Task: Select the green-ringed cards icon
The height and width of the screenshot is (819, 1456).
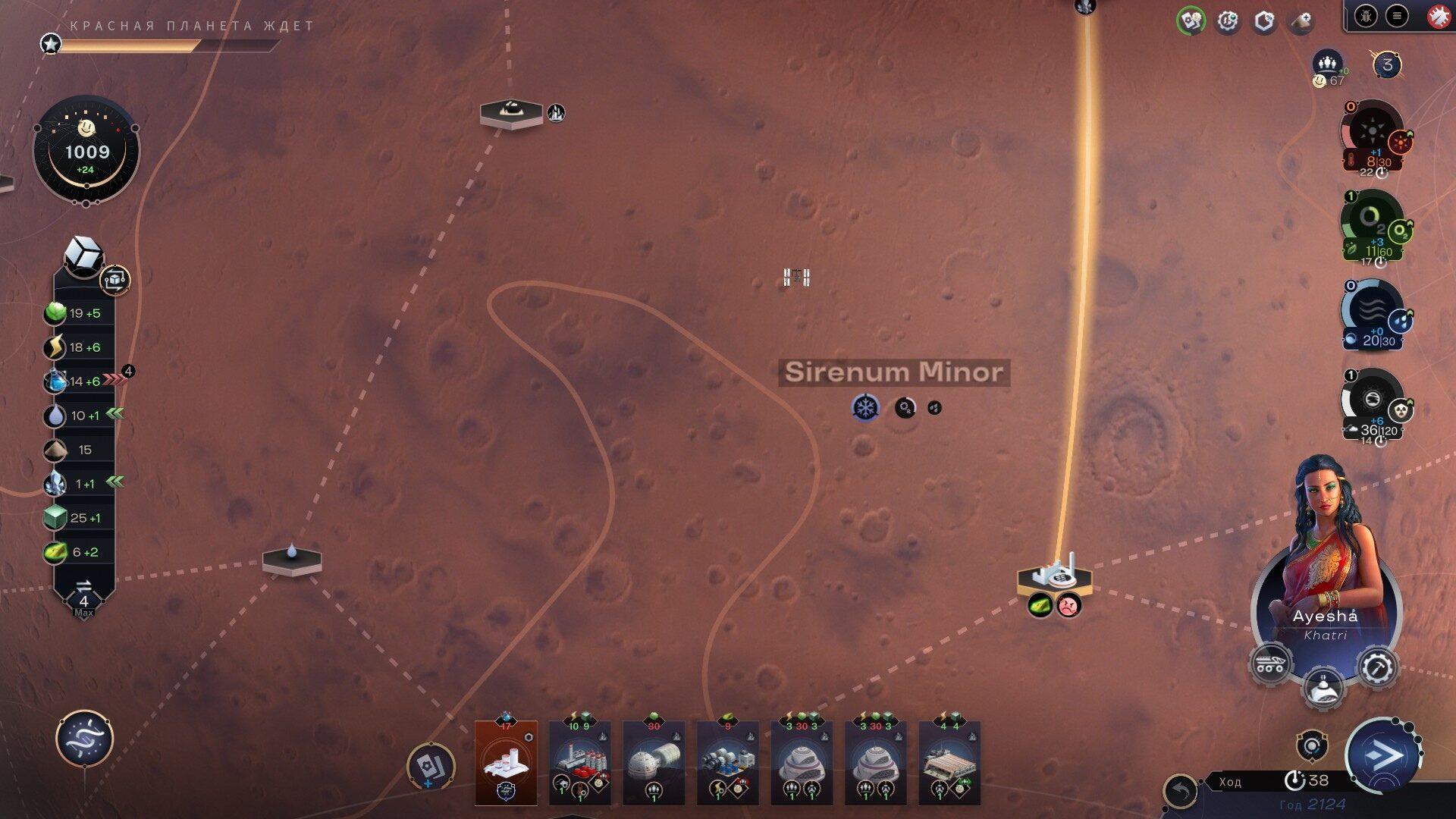Action: (x=1191, y=21)
